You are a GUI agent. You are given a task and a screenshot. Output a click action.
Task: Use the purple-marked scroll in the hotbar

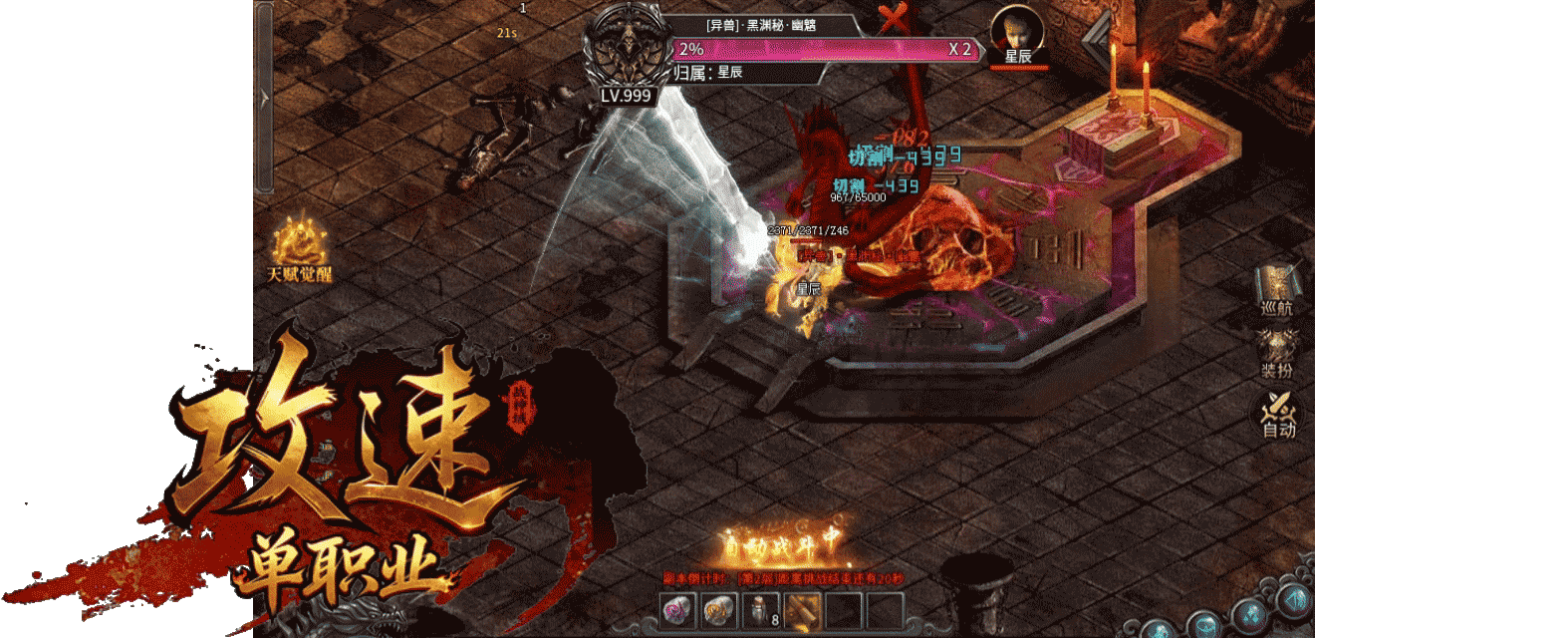678,610
